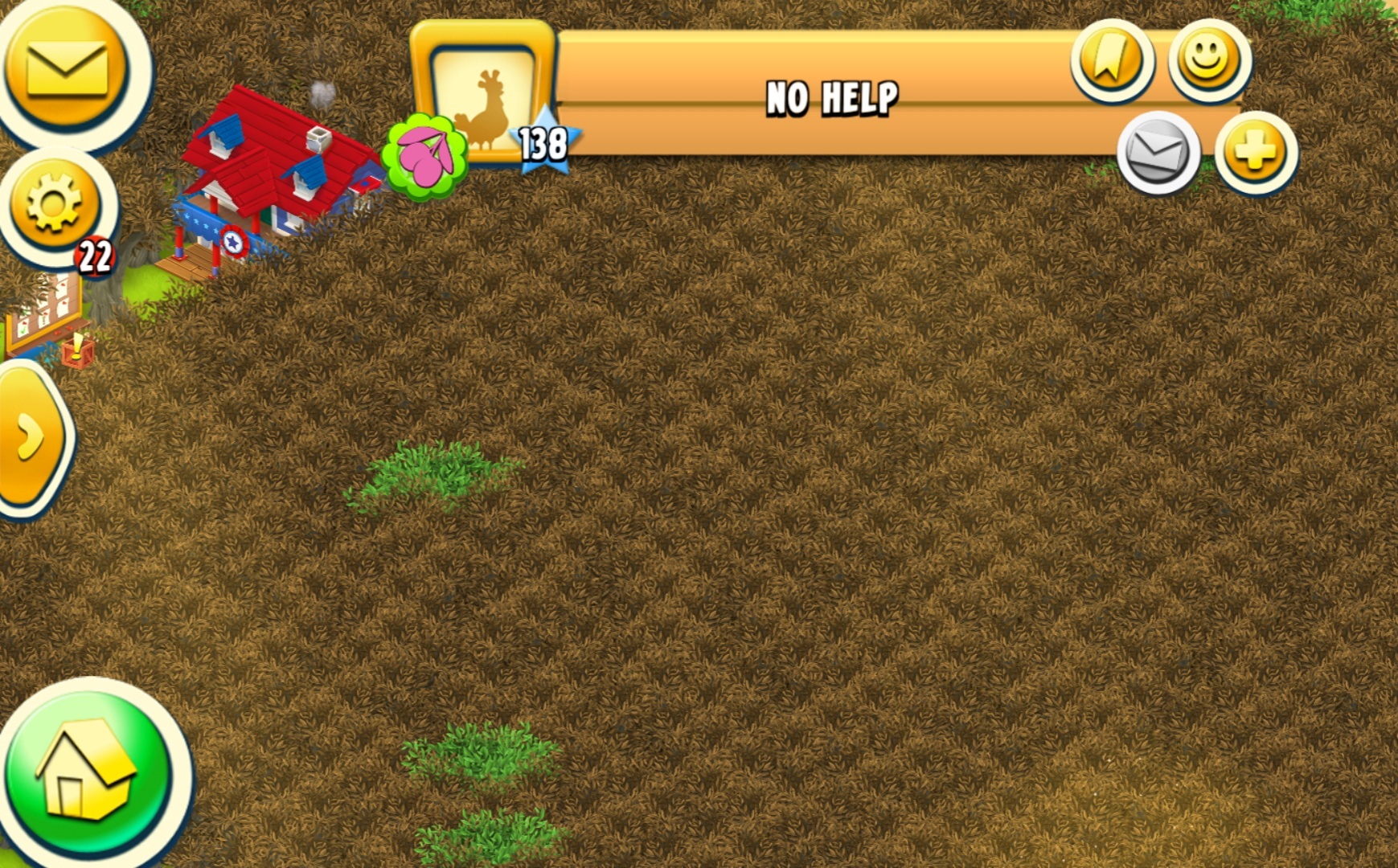Select the grey envelope message button
Image resolution: width=1398 pixels, height=868 pixels.
tap(1158, 152)
